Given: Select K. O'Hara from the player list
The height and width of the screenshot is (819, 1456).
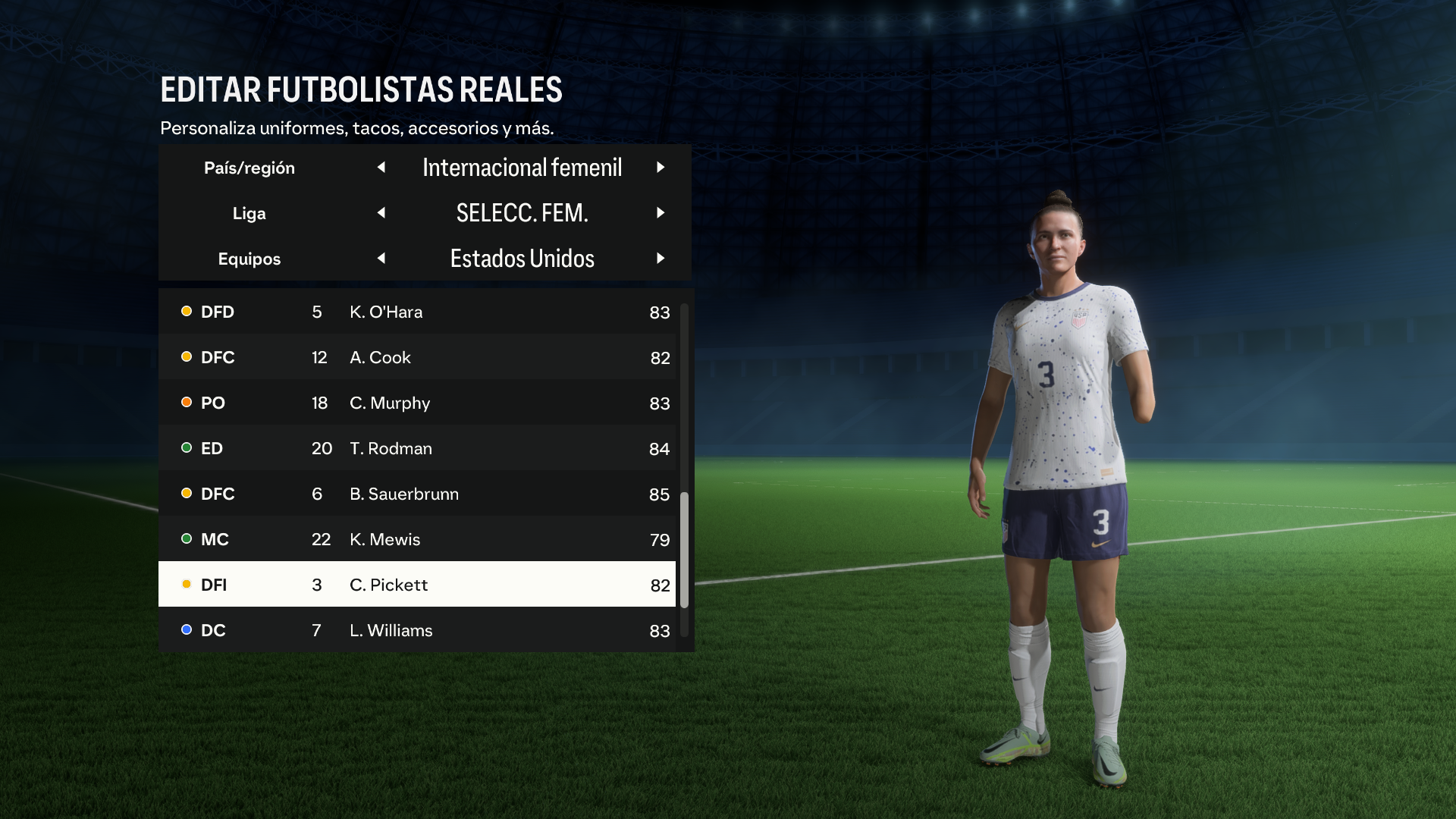Looking at the screenshot, I should coord(417,312).
